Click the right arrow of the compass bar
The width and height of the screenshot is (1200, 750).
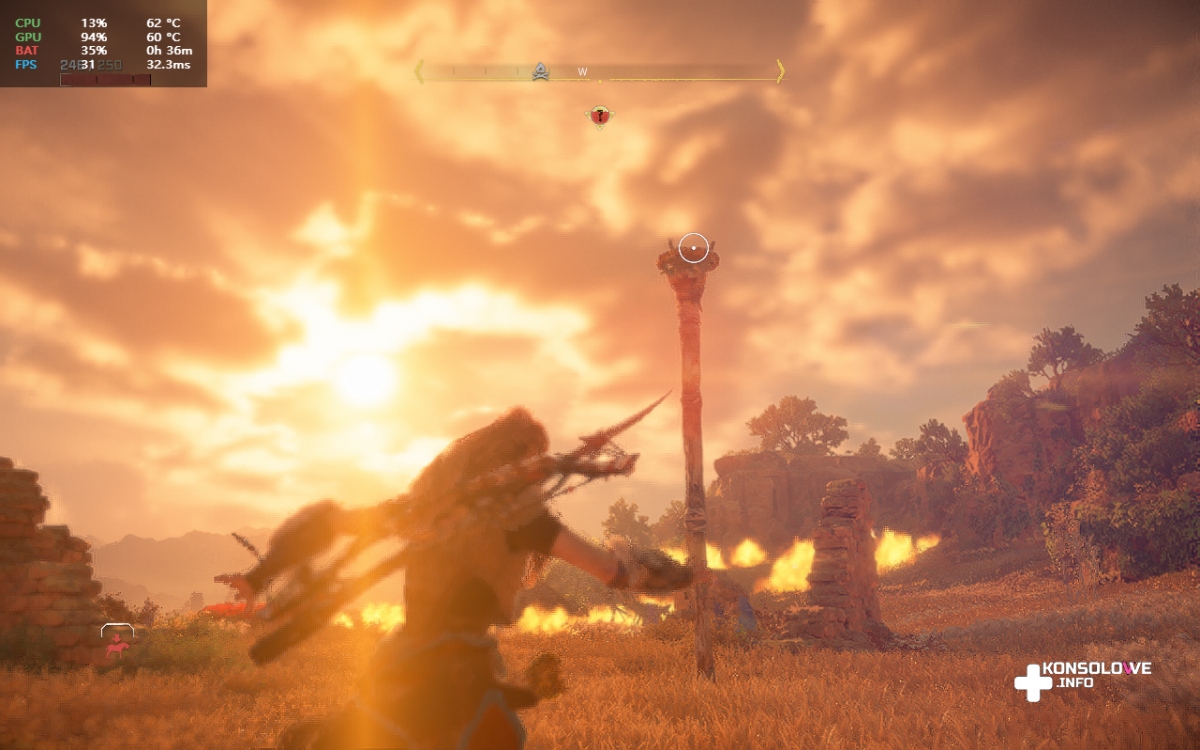tap(780, 71)
